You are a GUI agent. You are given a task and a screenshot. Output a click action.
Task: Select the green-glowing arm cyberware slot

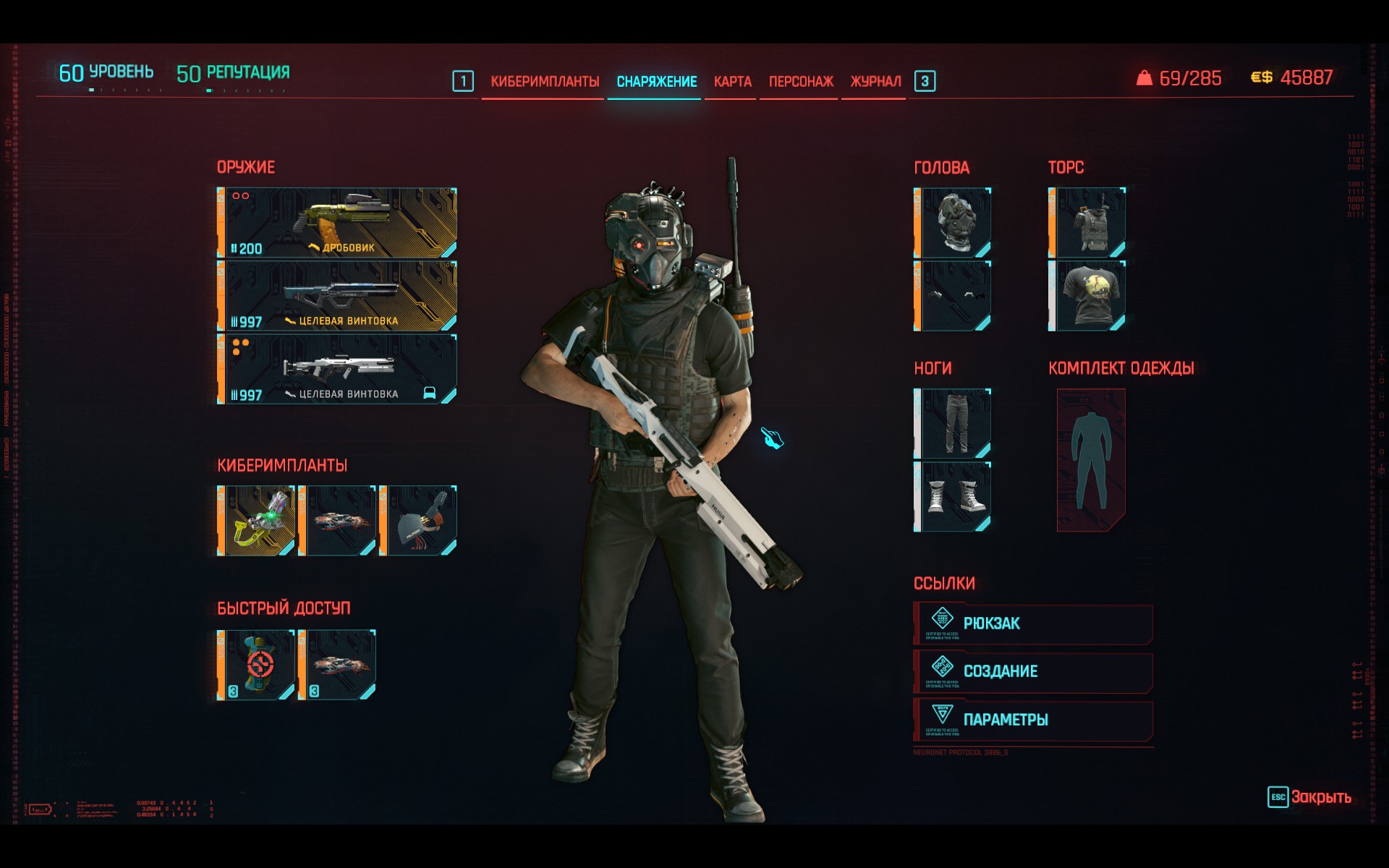pos(257,521)
